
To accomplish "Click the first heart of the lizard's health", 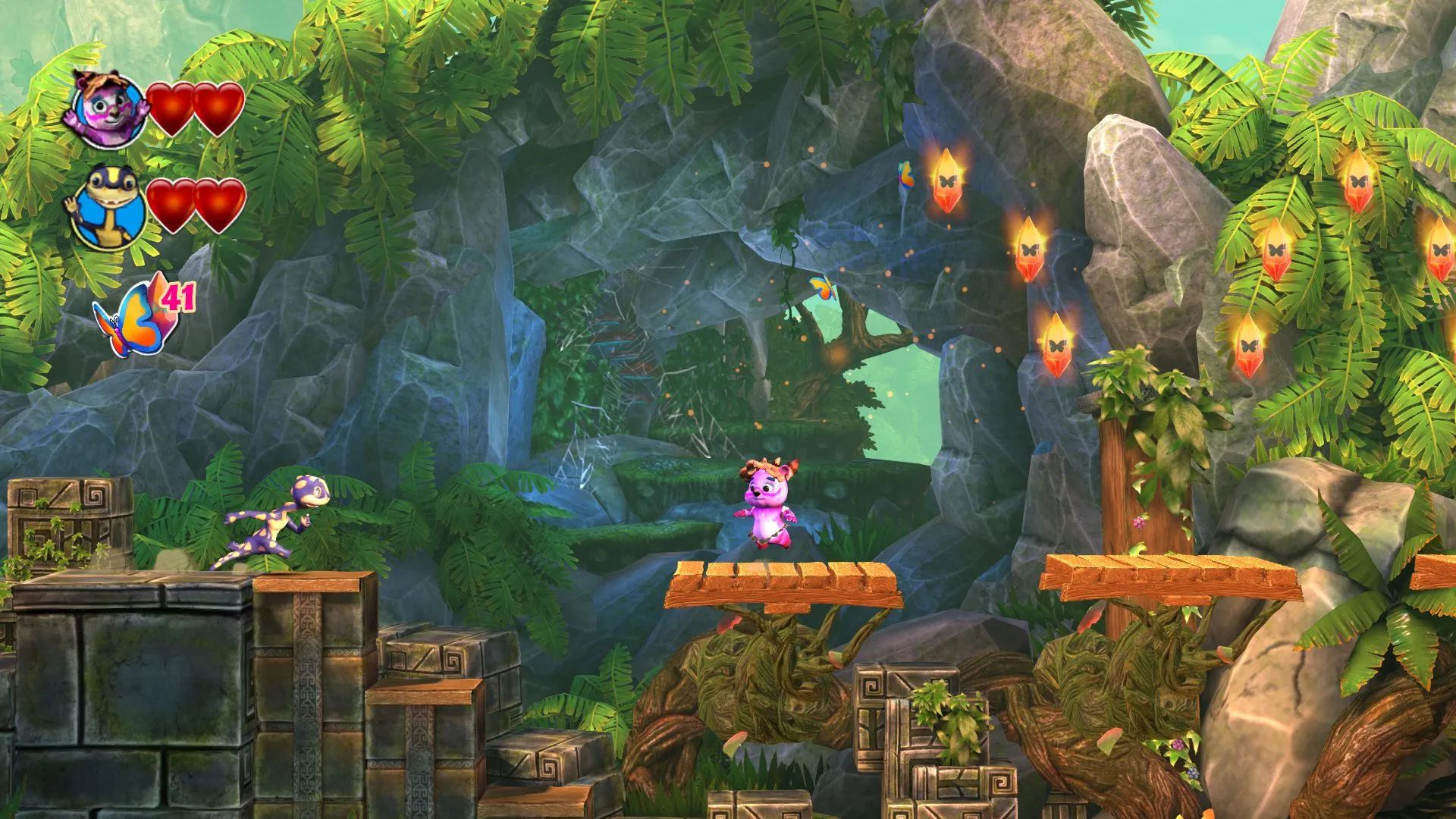I will pos(171,205).
